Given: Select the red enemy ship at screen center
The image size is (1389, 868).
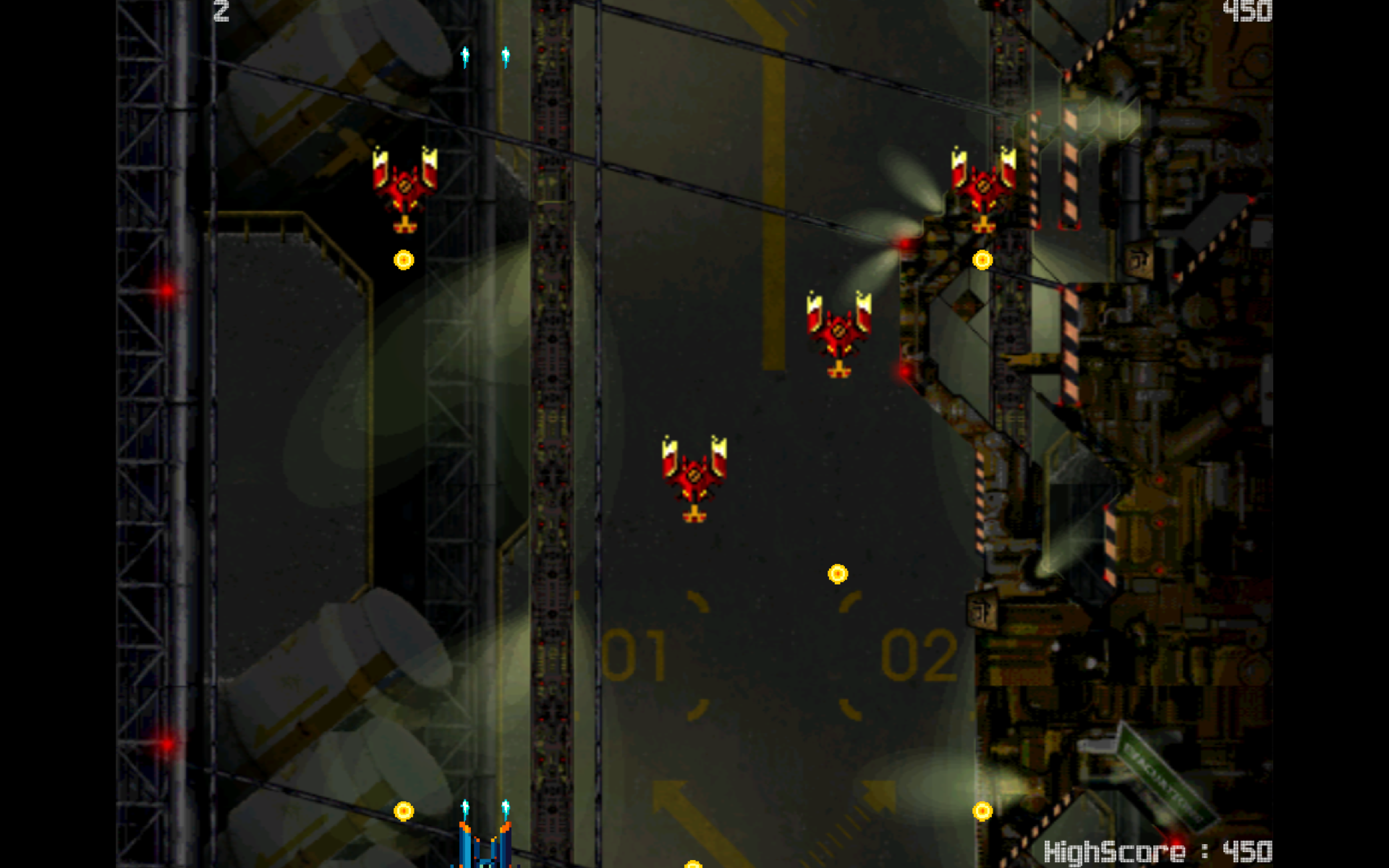Looking at the screenshot, I should pyautogui.click(x=692, y=477).
